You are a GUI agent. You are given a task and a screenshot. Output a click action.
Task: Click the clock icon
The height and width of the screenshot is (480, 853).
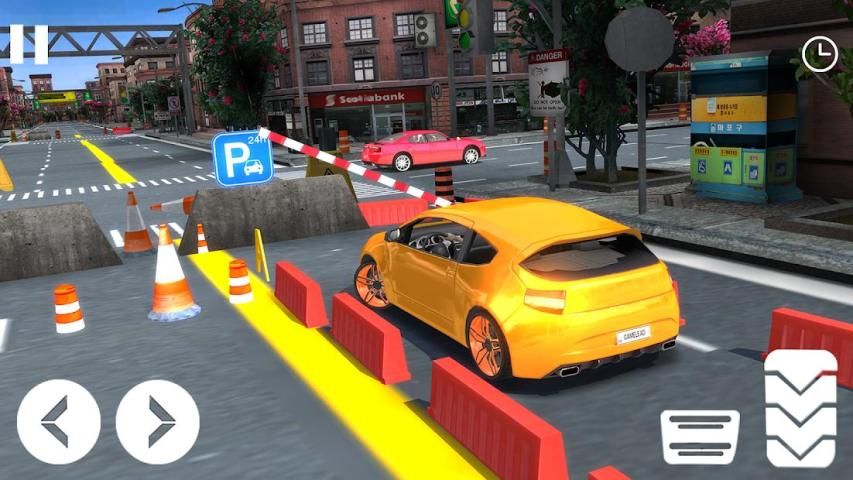coord(819,54)
